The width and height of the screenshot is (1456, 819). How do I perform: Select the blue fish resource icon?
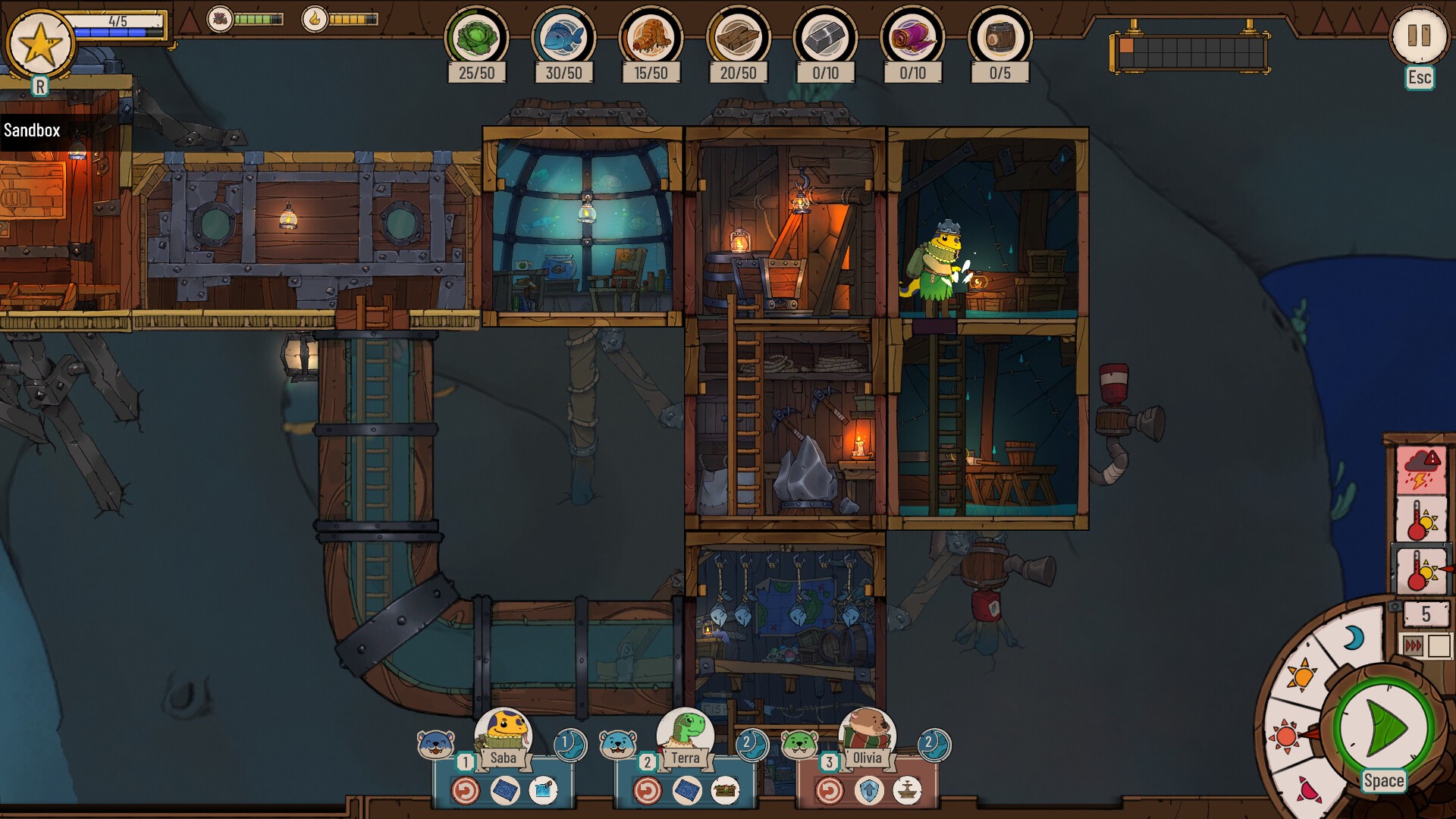563,38
